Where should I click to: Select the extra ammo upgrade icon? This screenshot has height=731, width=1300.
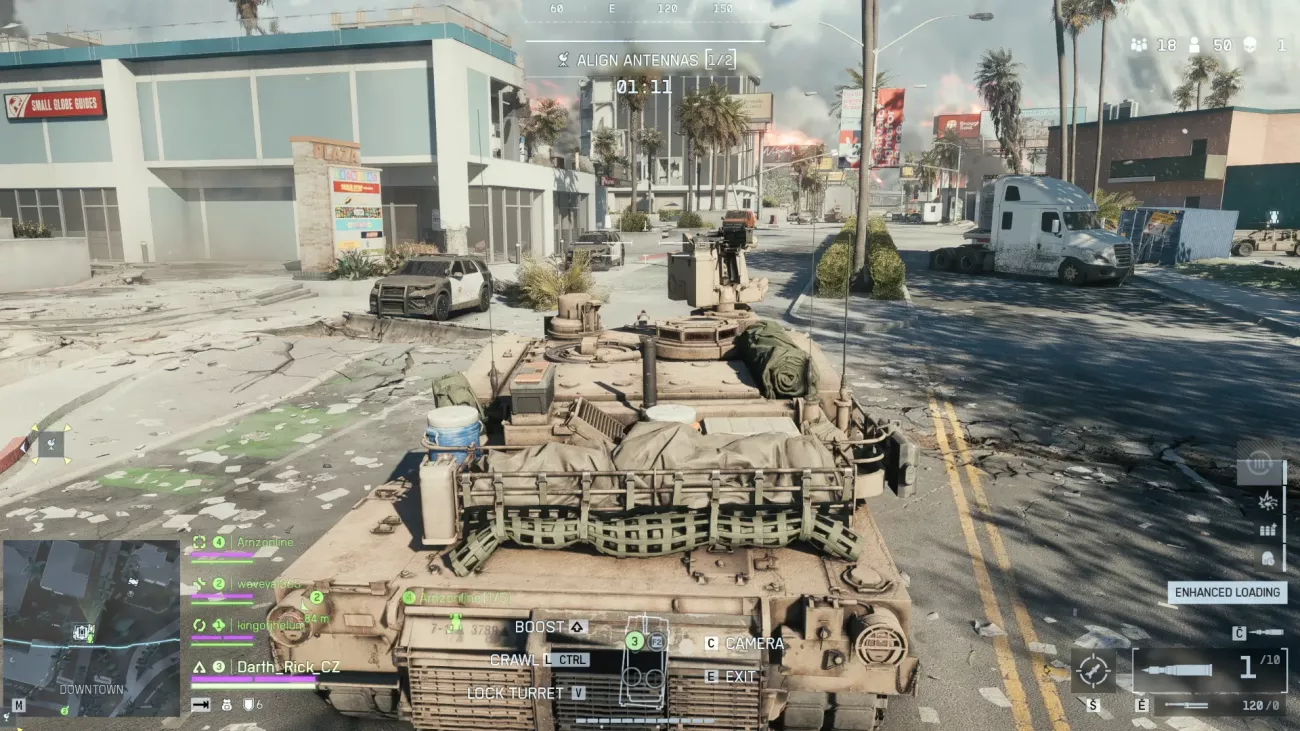click(1267, 530)
